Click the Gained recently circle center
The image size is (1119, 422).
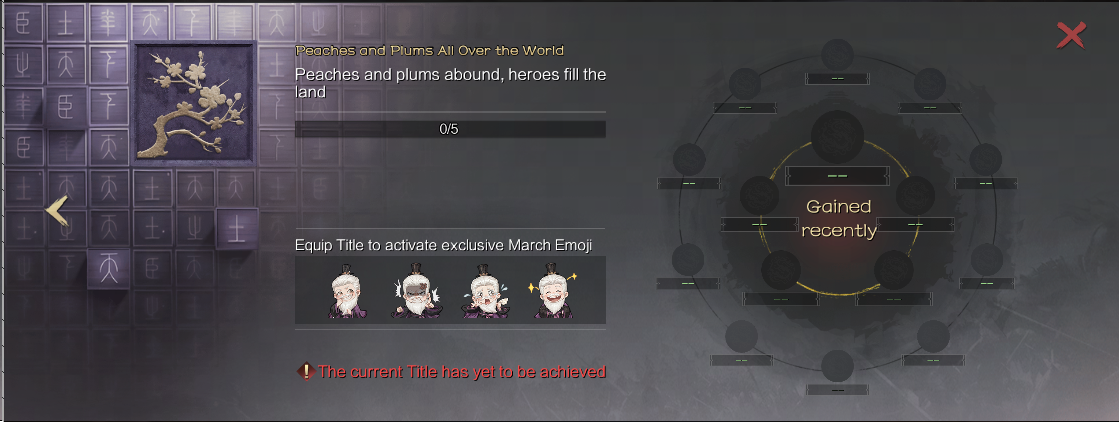coord(838,218)
